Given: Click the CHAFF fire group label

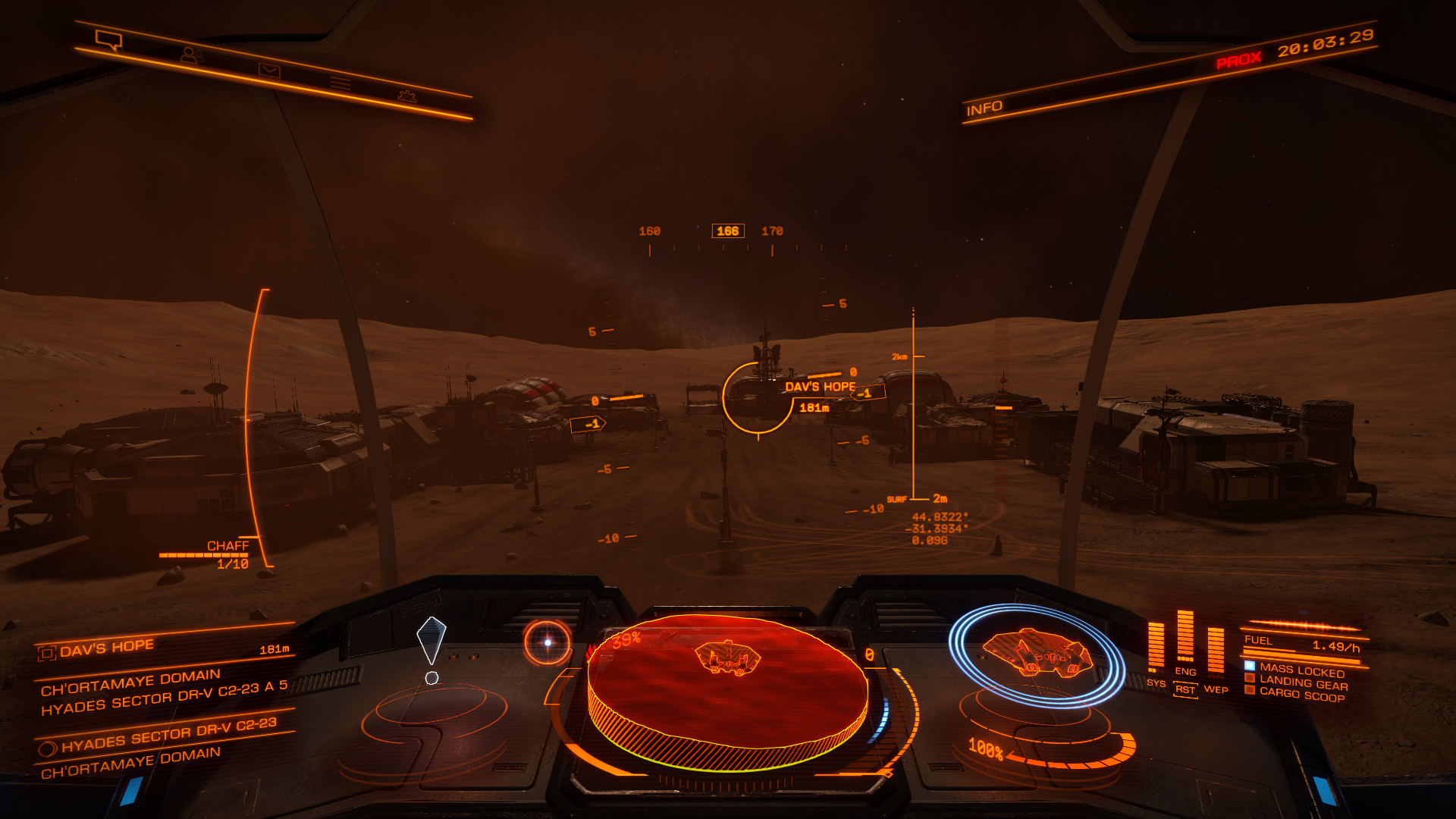Looking at the screenshot, I should 227,546.
